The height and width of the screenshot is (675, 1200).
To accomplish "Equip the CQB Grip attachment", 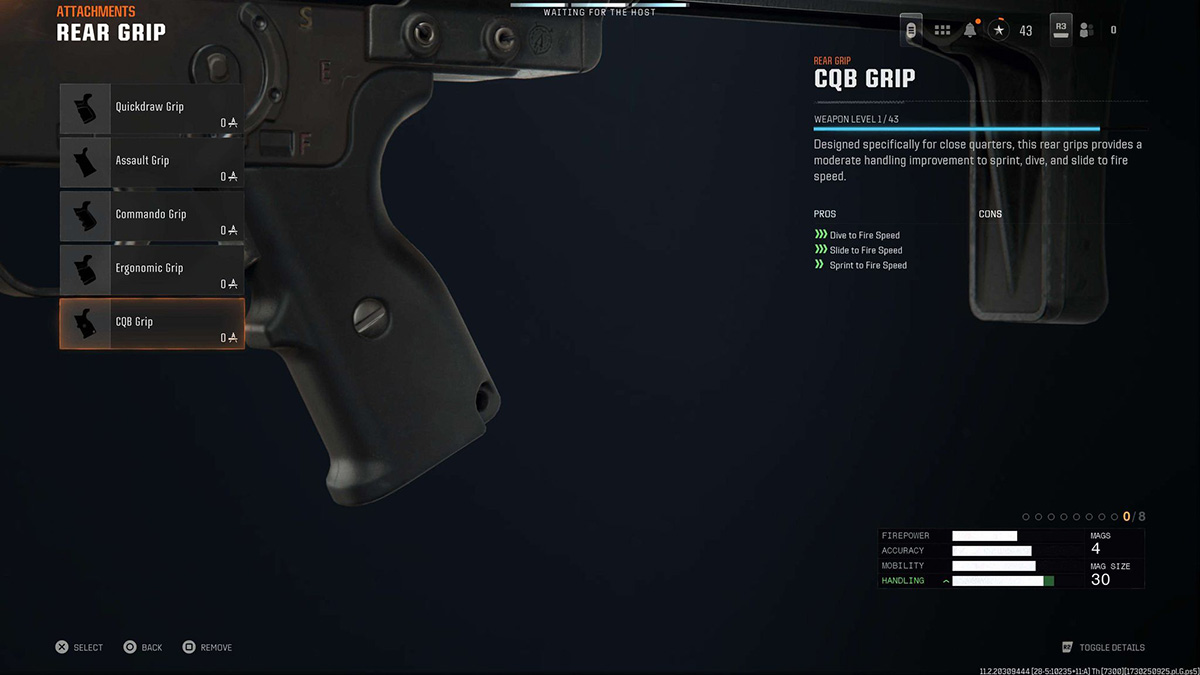I will pos(151,324).
